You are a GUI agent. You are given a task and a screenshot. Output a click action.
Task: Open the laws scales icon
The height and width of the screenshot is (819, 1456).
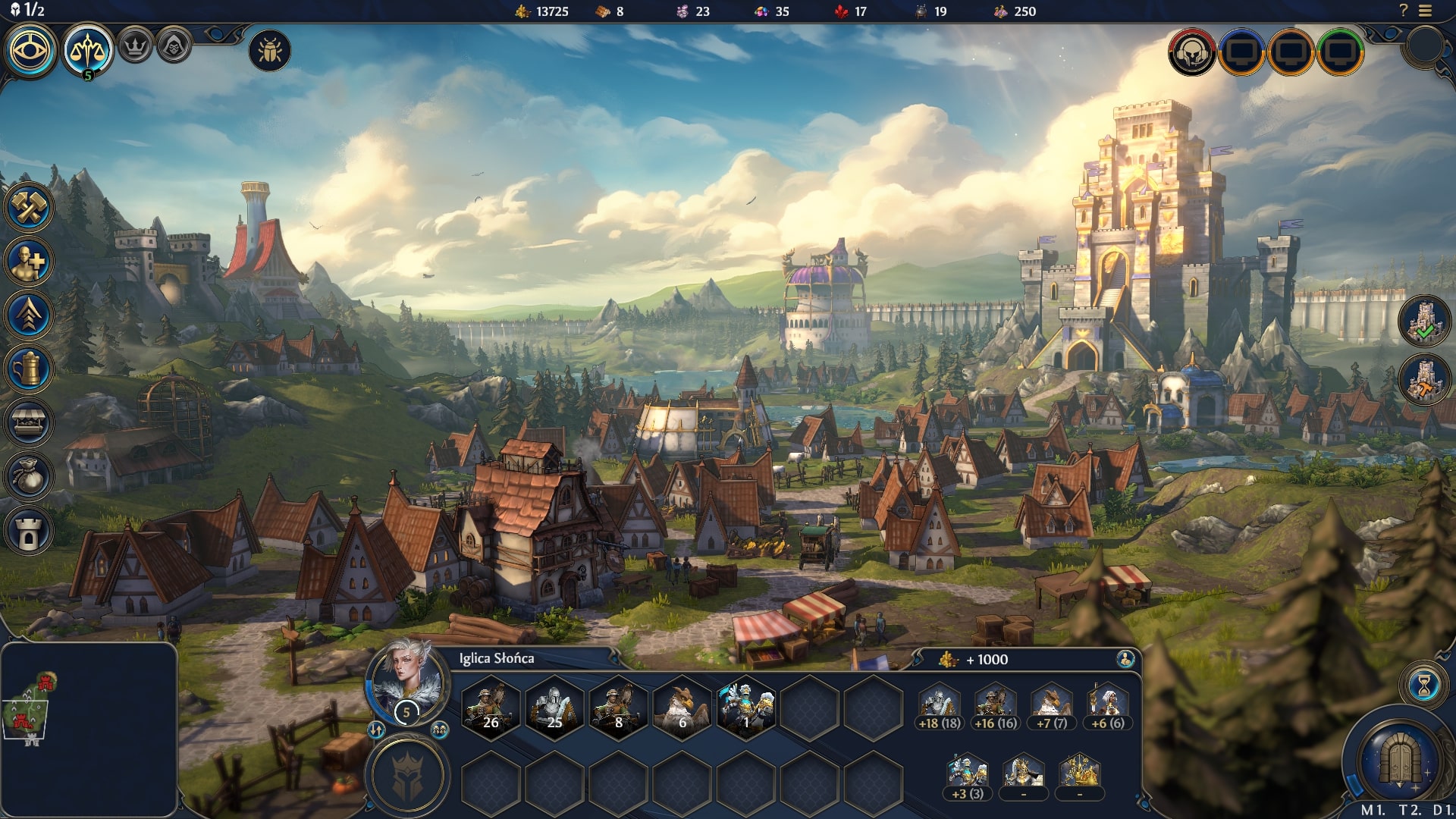[88, 51]
